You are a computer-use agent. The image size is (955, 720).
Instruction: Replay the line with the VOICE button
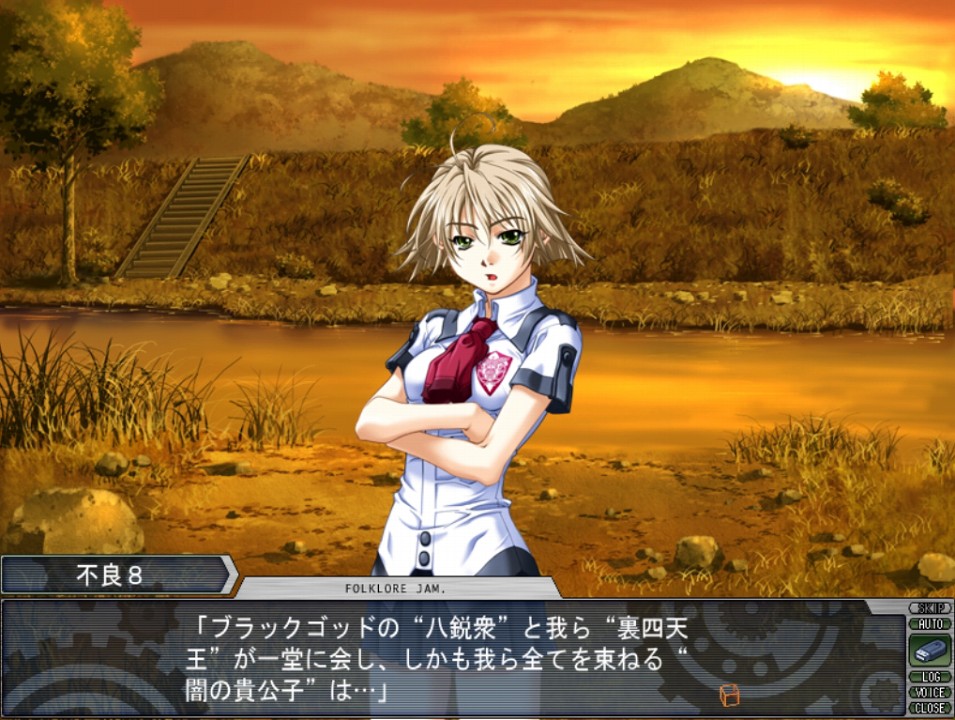click(x=929, y=692)
